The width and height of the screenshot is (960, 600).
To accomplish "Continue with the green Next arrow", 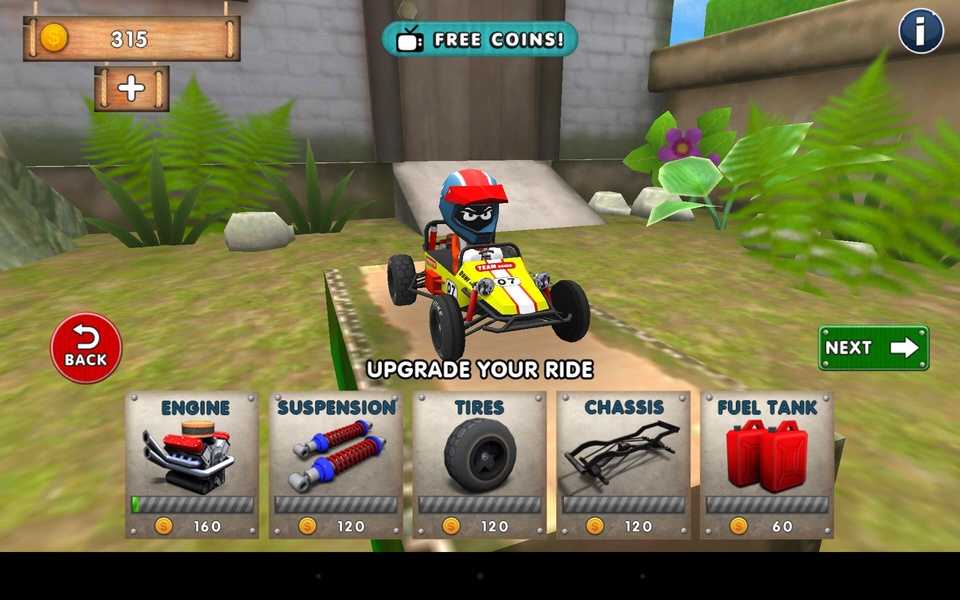I will [x=873, y=348].
